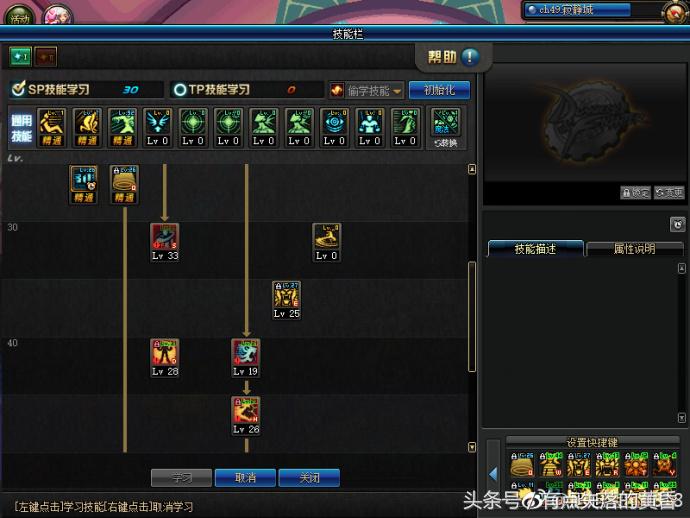Select the Lv 33 skill icon
This screenshot has height=518, width=690.
[165, 237]
